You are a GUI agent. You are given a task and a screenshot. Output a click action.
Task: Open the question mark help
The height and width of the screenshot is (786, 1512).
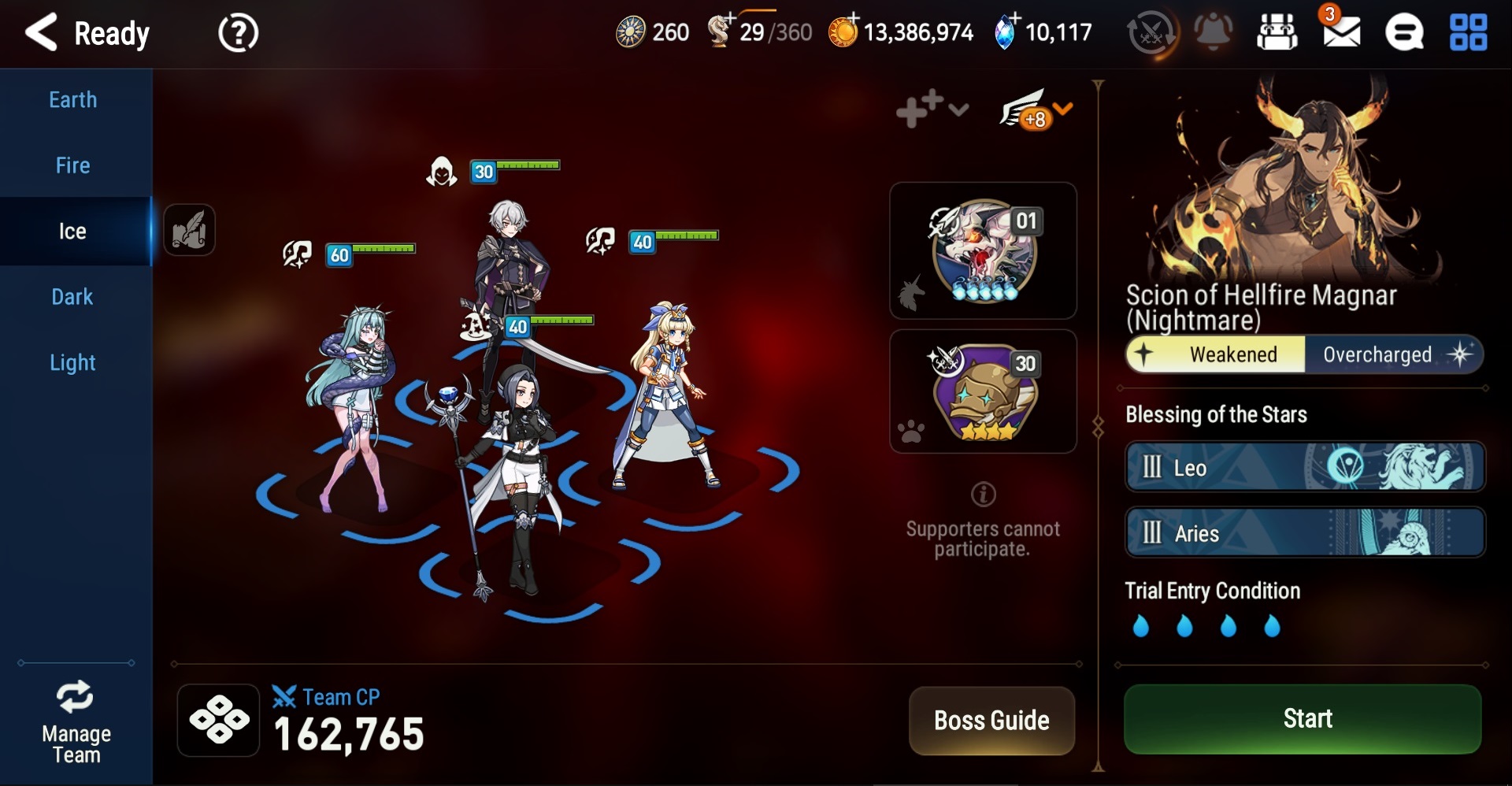click(238, 34)
